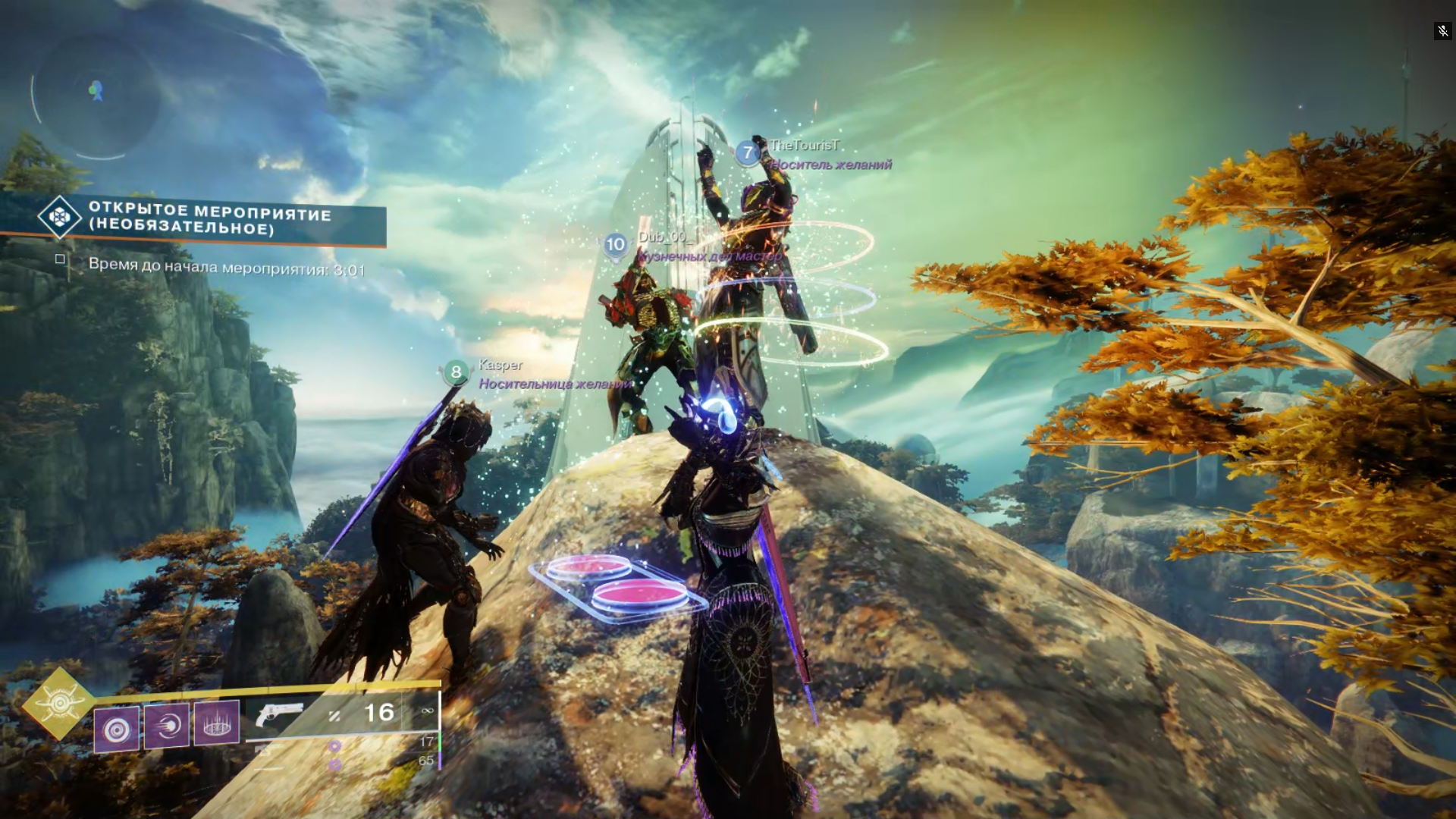The image size is (1456, 819).
Task: Click TheTourisT's player nameplate
Action: click(x=804, y=146)
